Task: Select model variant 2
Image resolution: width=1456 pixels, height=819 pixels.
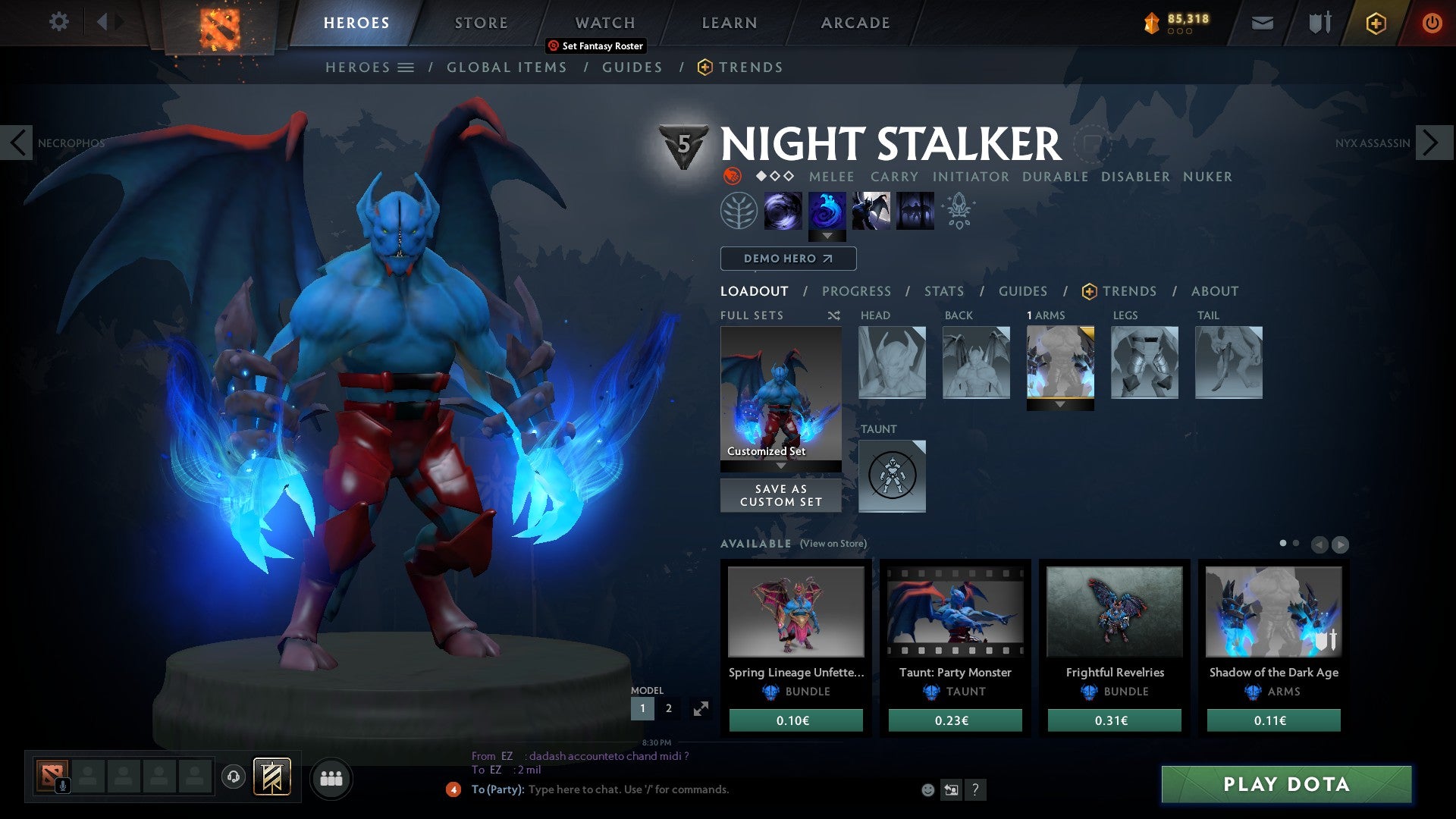Action: point(668,708)
